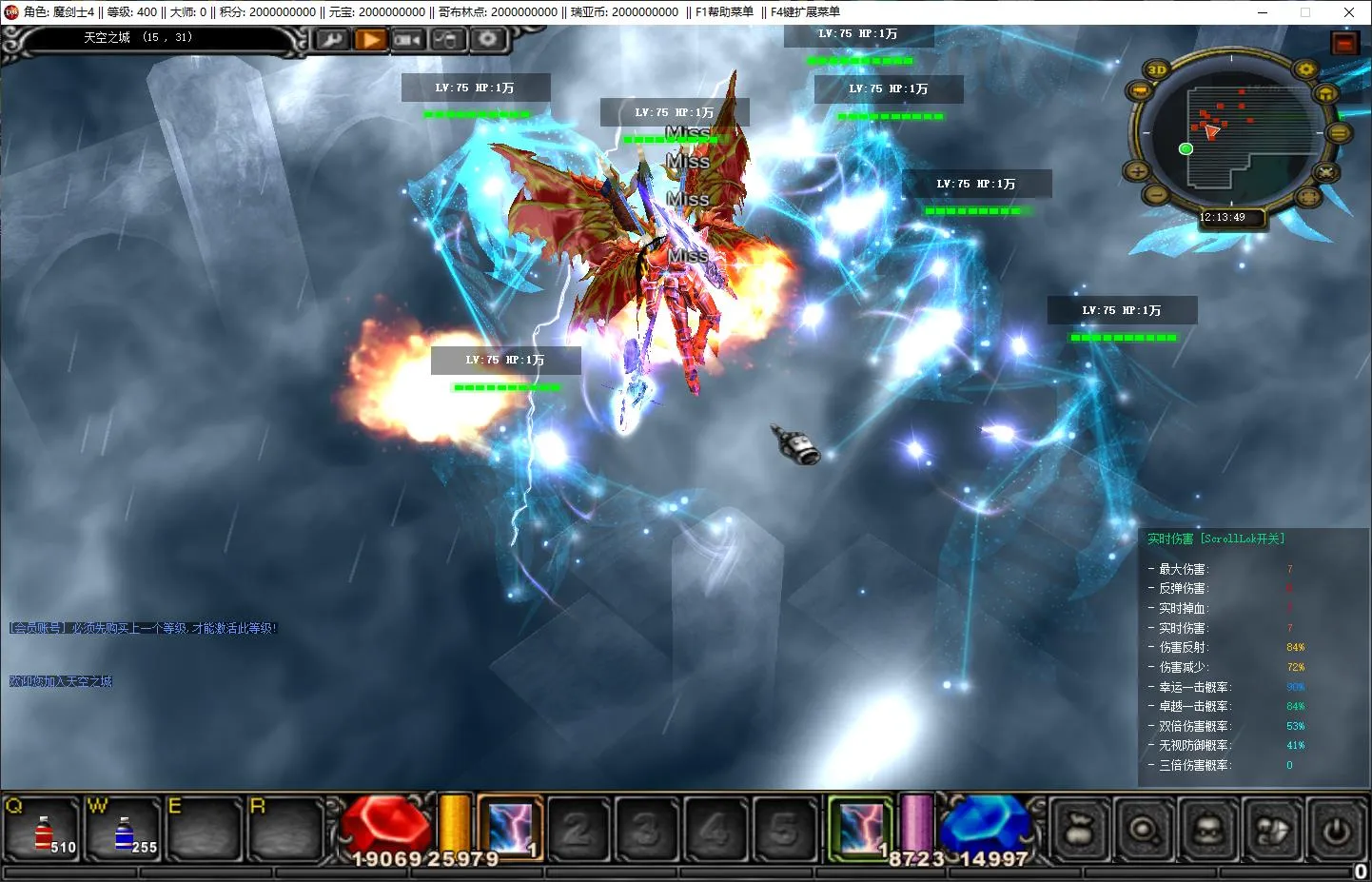
Task: Click the mouse checklist button
Action: coord(447,40)
